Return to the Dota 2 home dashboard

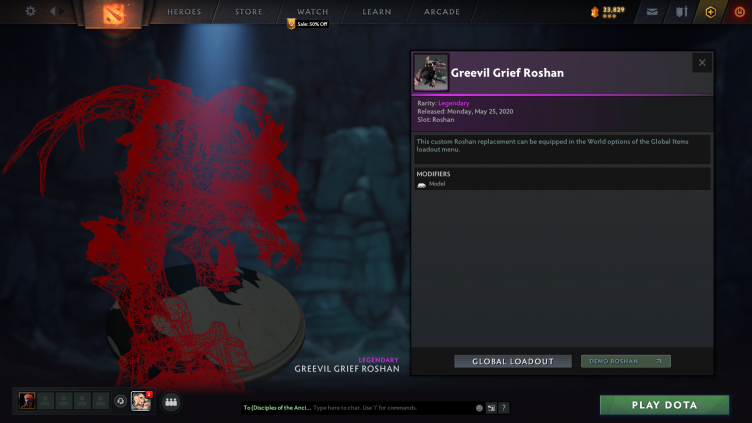(x=112, y=14)
